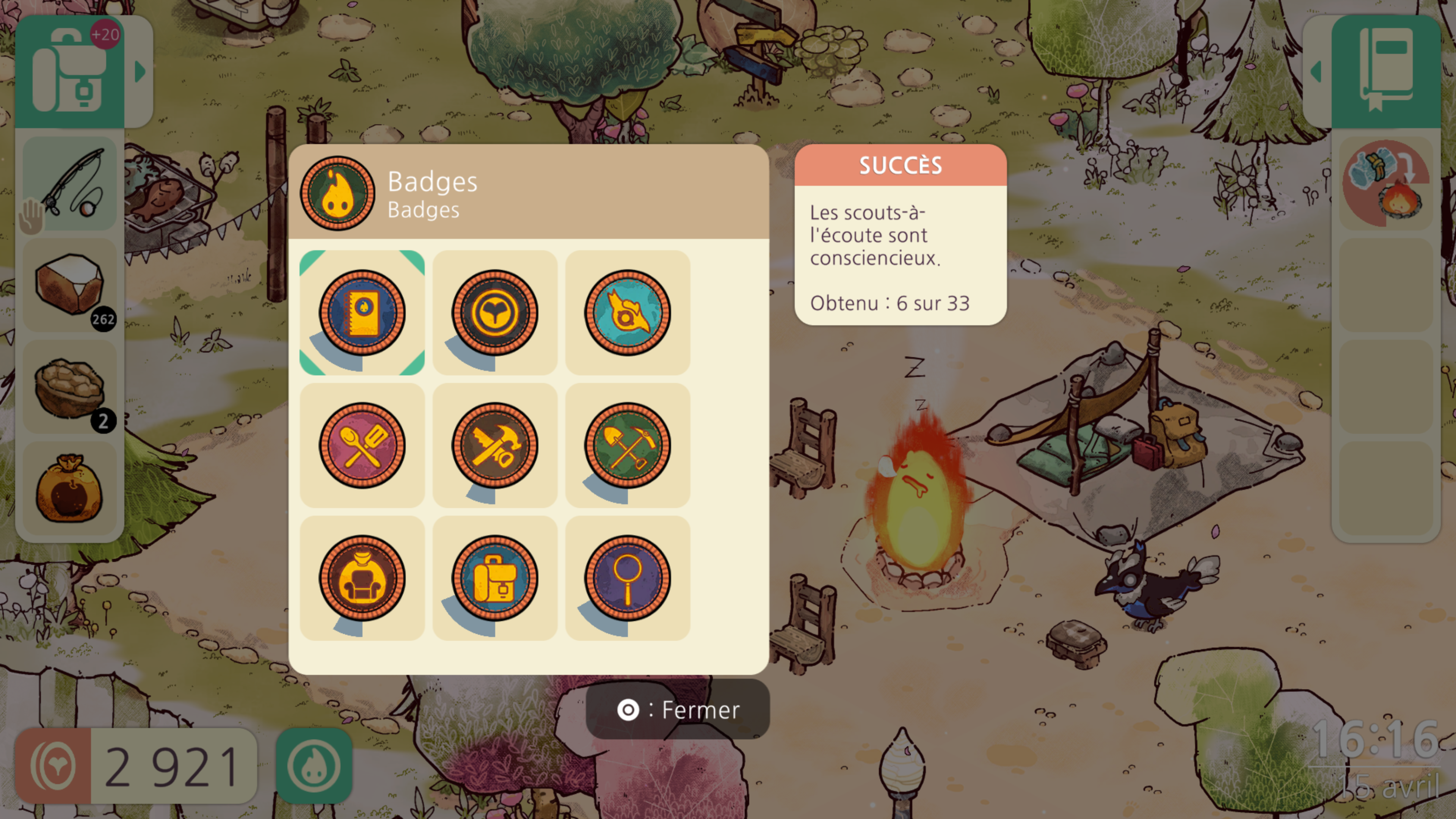This screenshot has height=819, width=1456.
Task: Expand the inventory panel arrow
Action: [140, 72]
